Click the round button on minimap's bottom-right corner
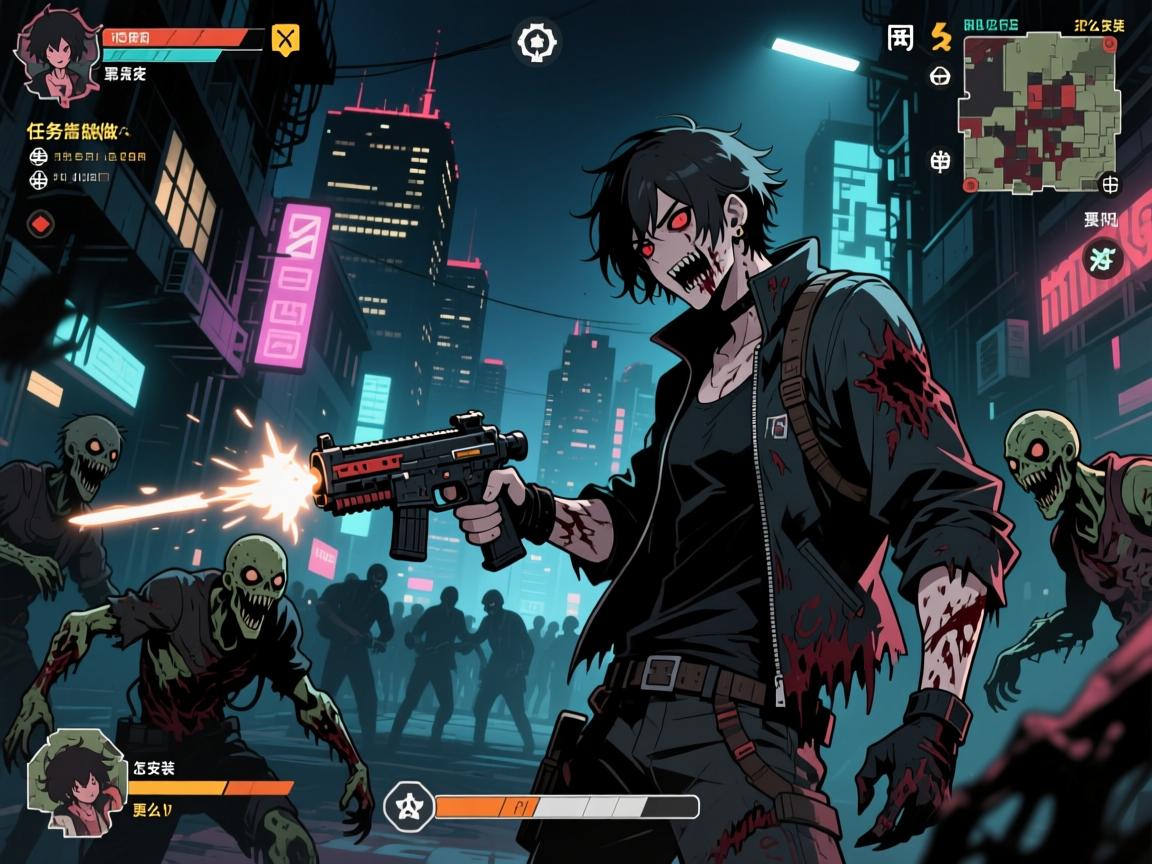 coord(1109,184)
